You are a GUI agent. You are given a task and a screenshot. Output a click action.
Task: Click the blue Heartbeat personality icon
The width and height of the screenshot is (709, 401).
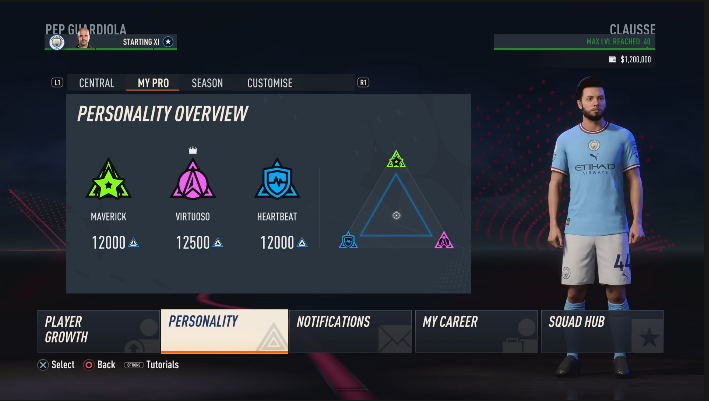point(276,181)
